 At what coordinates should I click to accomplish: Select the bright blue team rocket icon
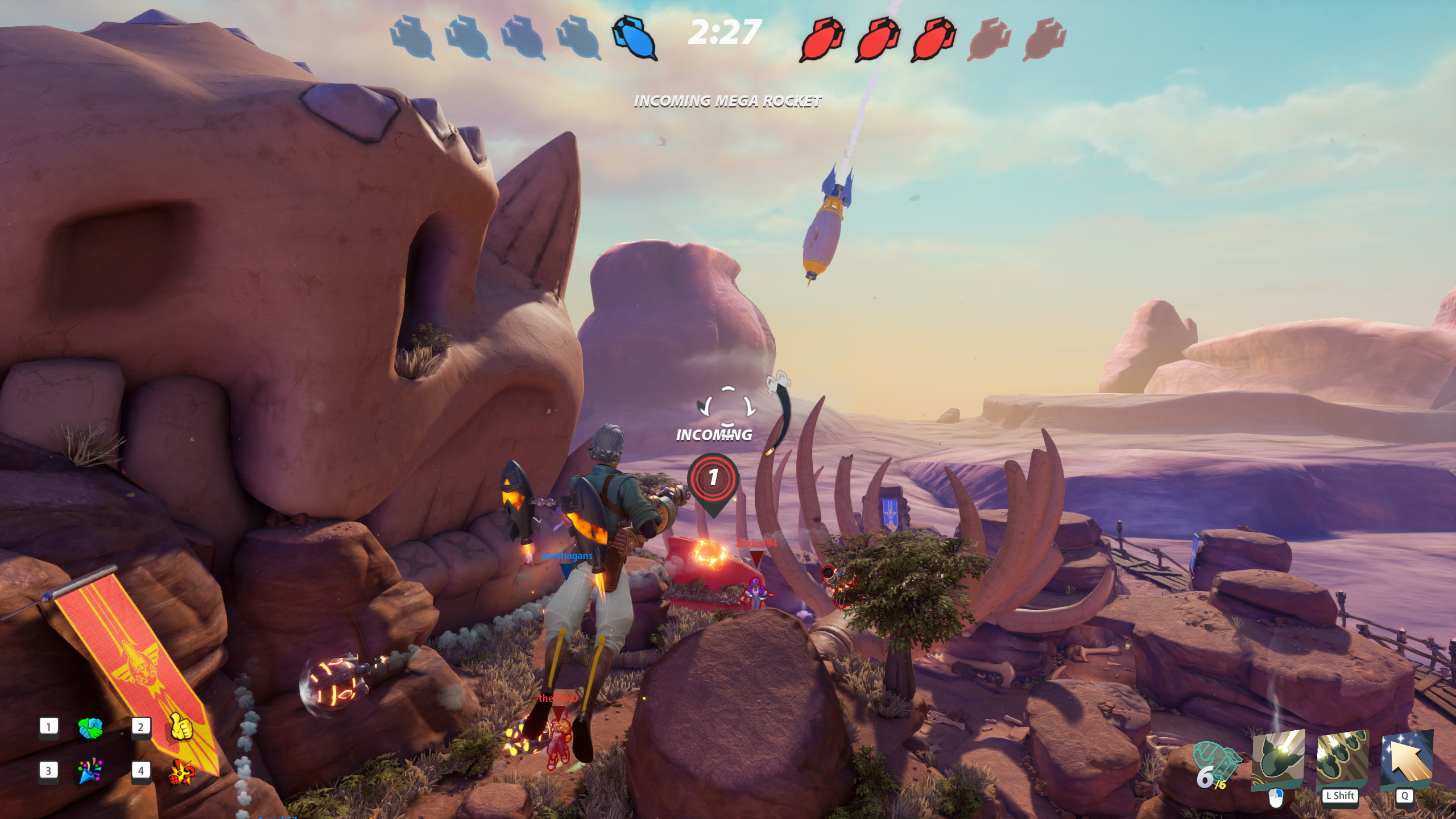click(634, 38)
